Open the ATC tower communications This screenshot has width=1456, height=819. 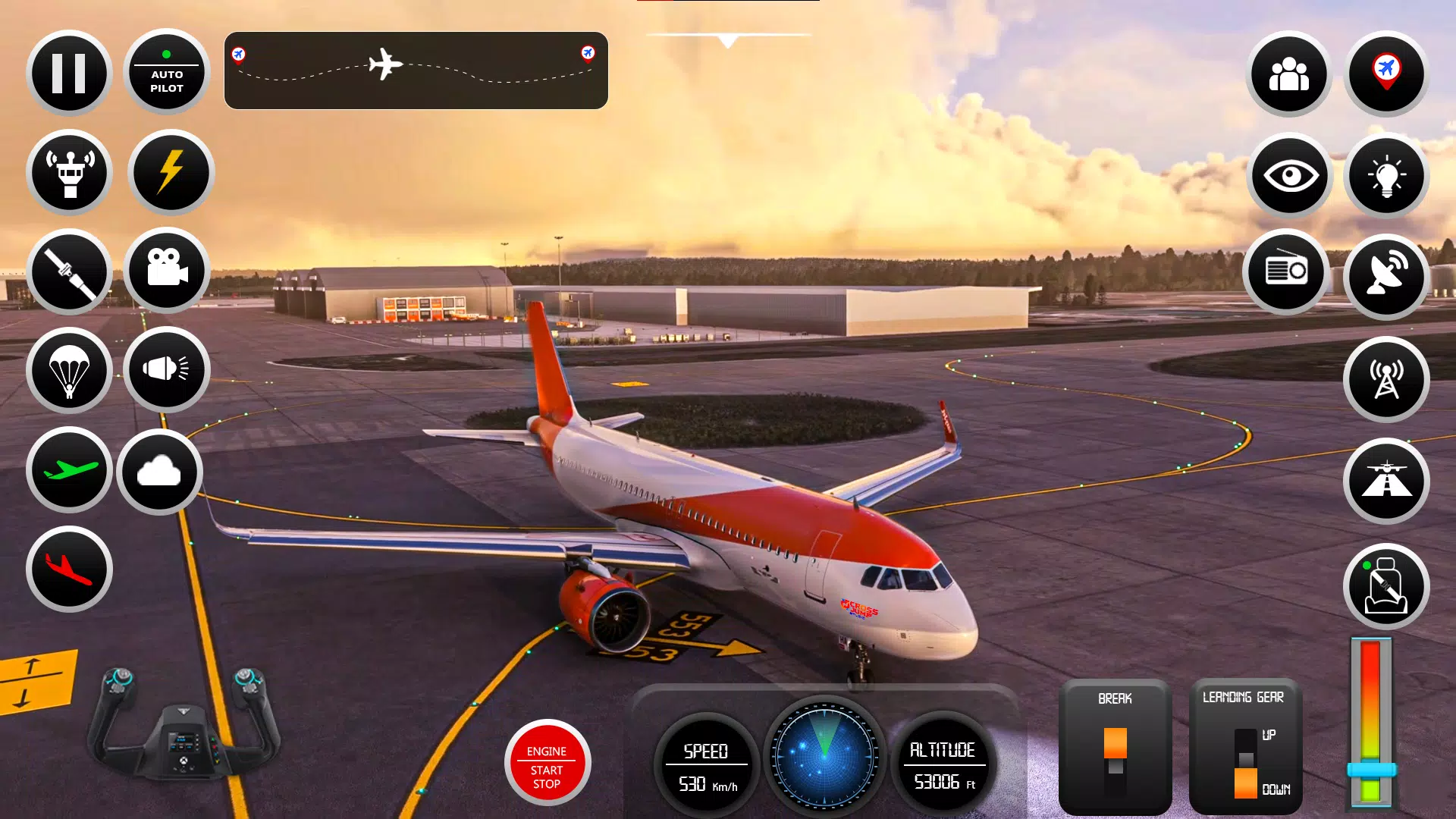coord(68,172)
